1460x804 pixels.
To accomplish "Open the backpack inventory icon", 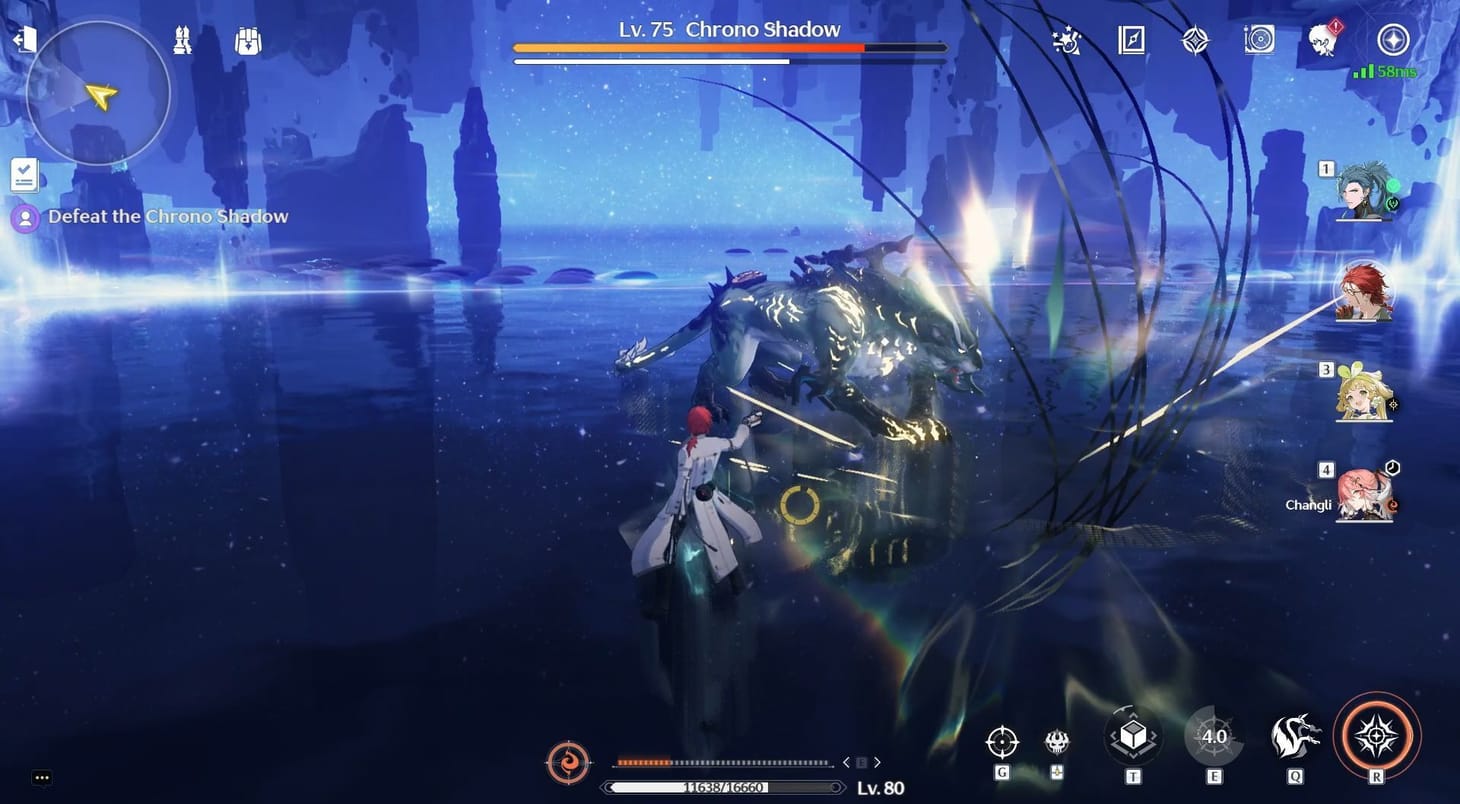I will point(246,40).
